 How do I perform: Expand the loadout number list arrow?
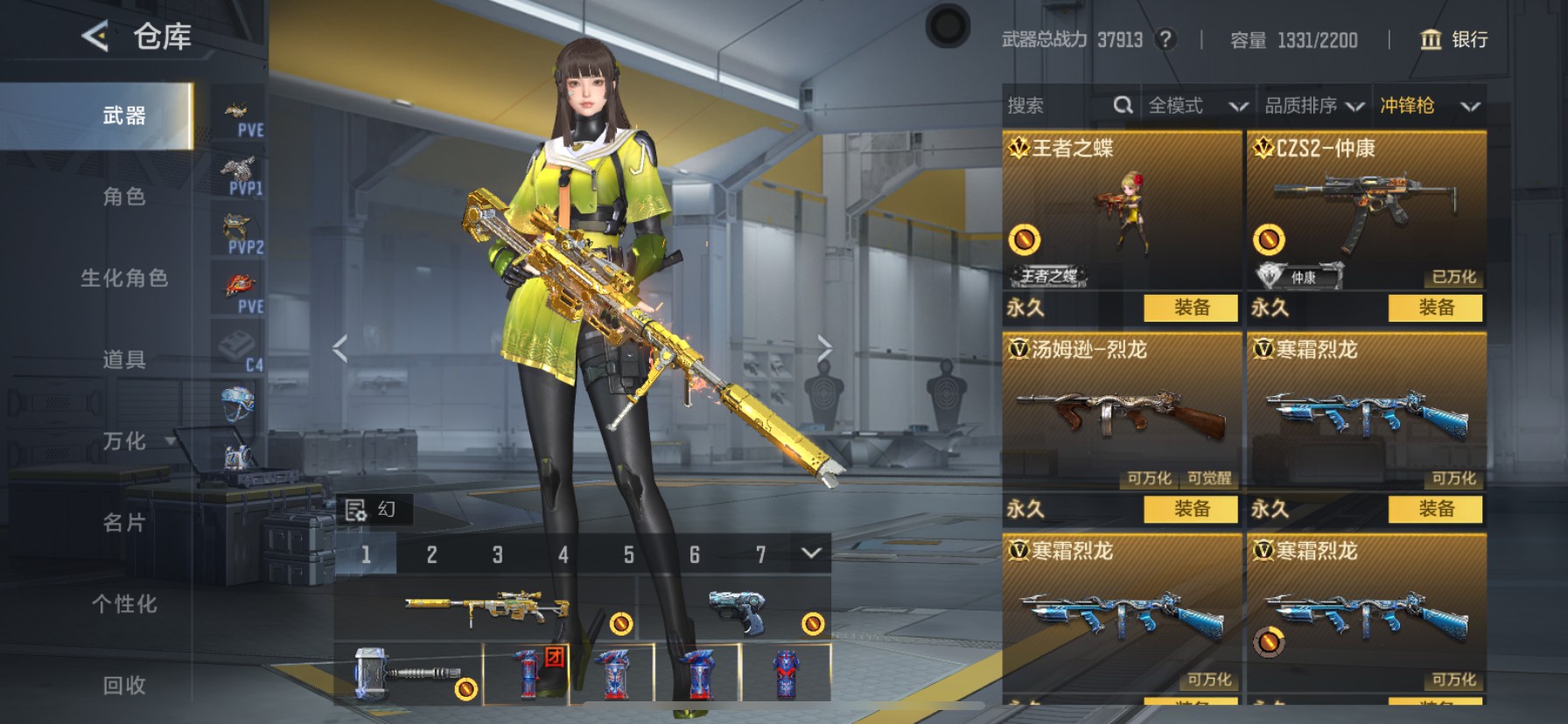[811, 553]
